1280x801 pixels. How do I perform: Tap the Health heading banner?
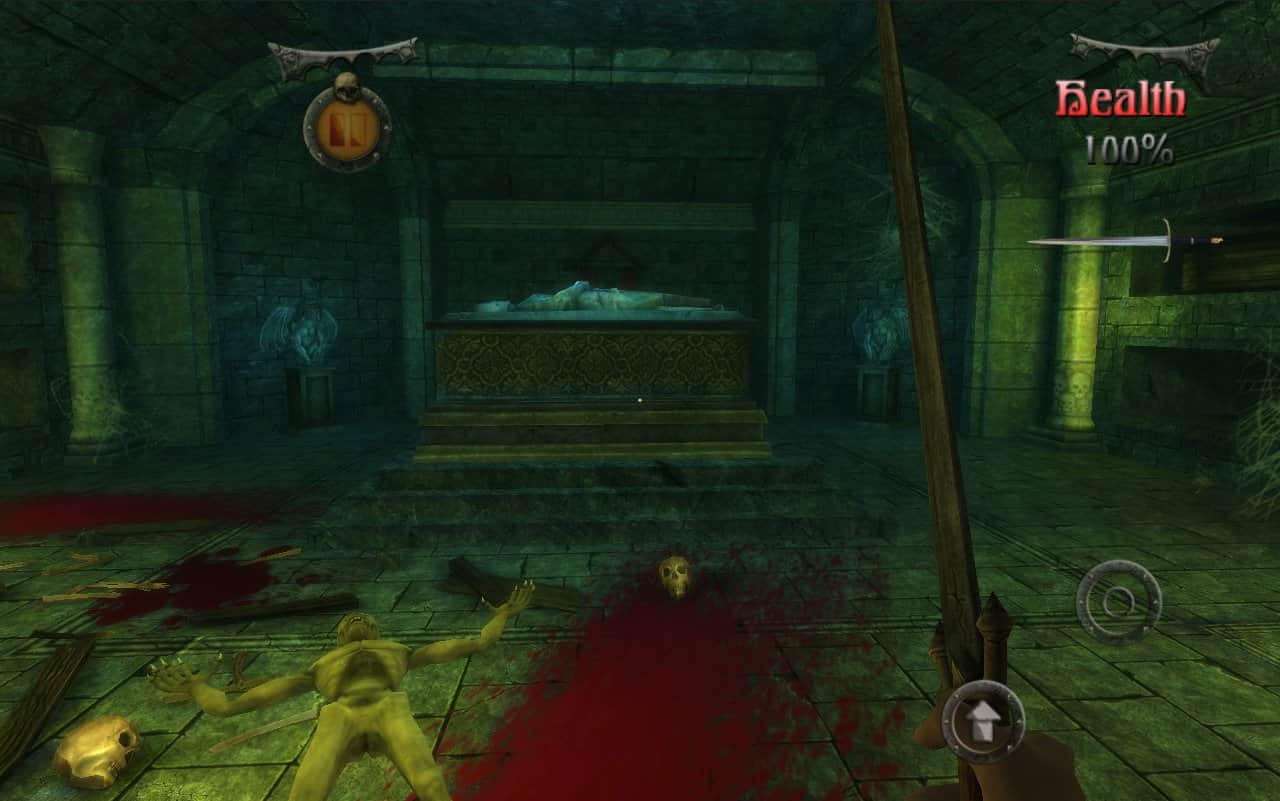pos(1120,98)
